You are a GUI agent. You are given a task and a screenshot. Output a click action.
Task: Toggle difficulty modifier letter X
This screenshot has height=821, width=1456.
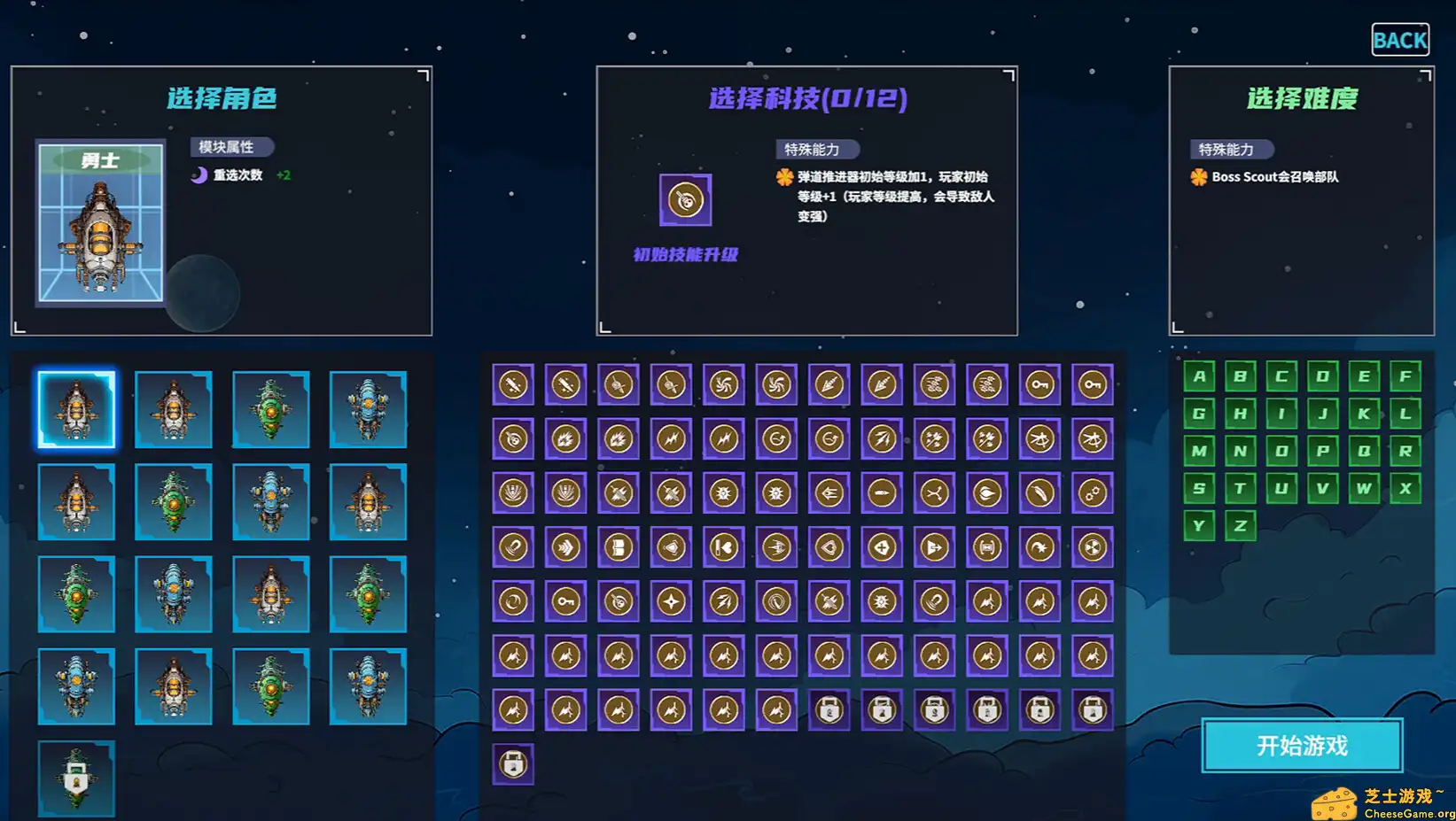[x=1406, y=487]
